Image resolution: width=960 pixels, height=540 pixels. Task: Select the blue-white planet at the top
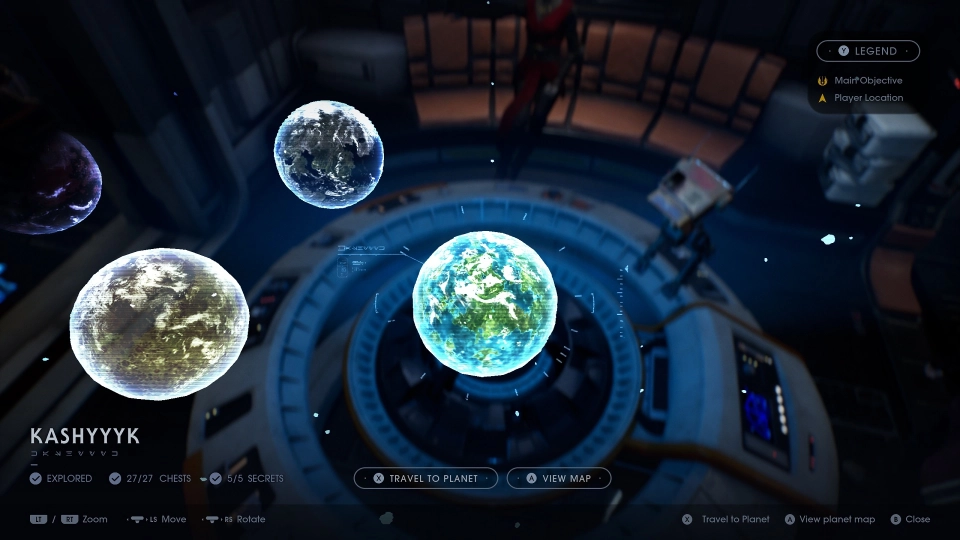[329, 153]
